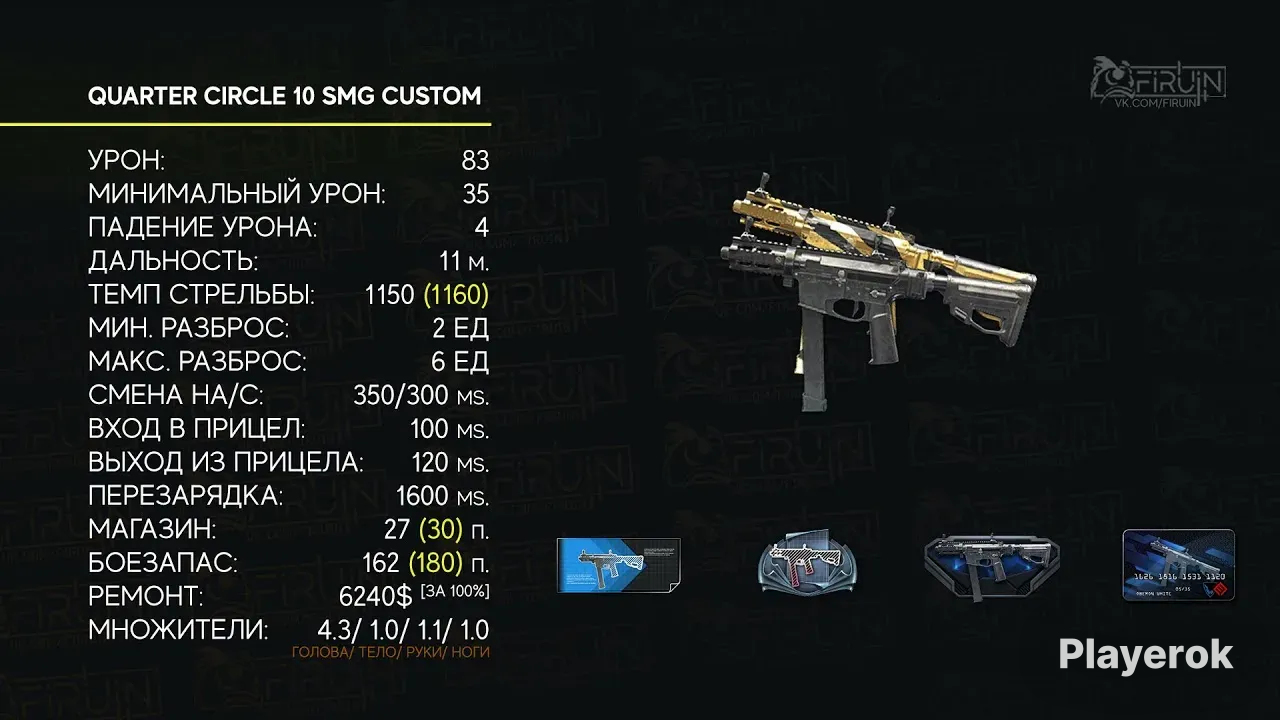
Task: Choose the dark hexagonal weapon emblem
Action: tap(992, 566)
